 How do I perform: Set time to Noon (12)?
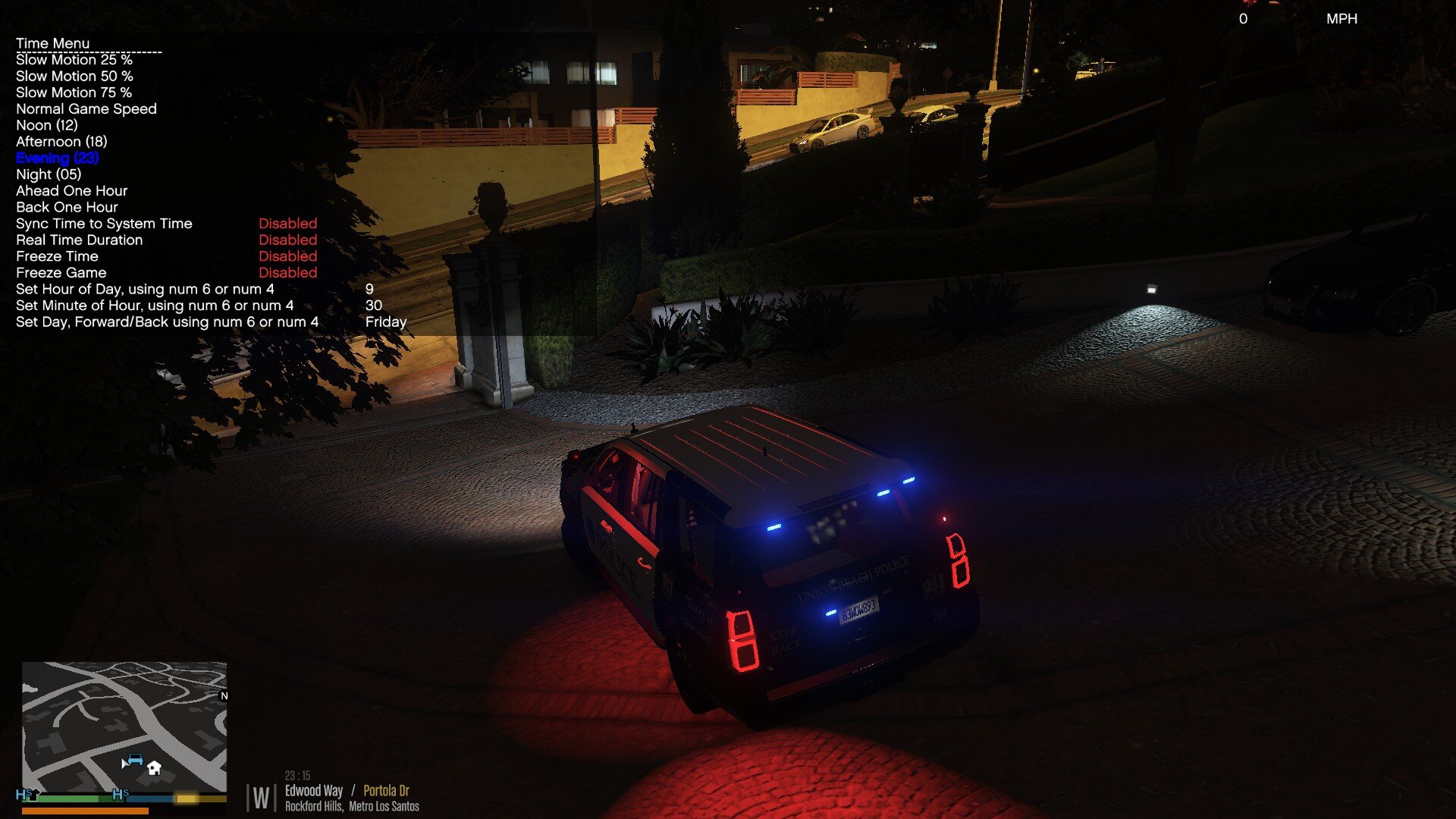47,125
